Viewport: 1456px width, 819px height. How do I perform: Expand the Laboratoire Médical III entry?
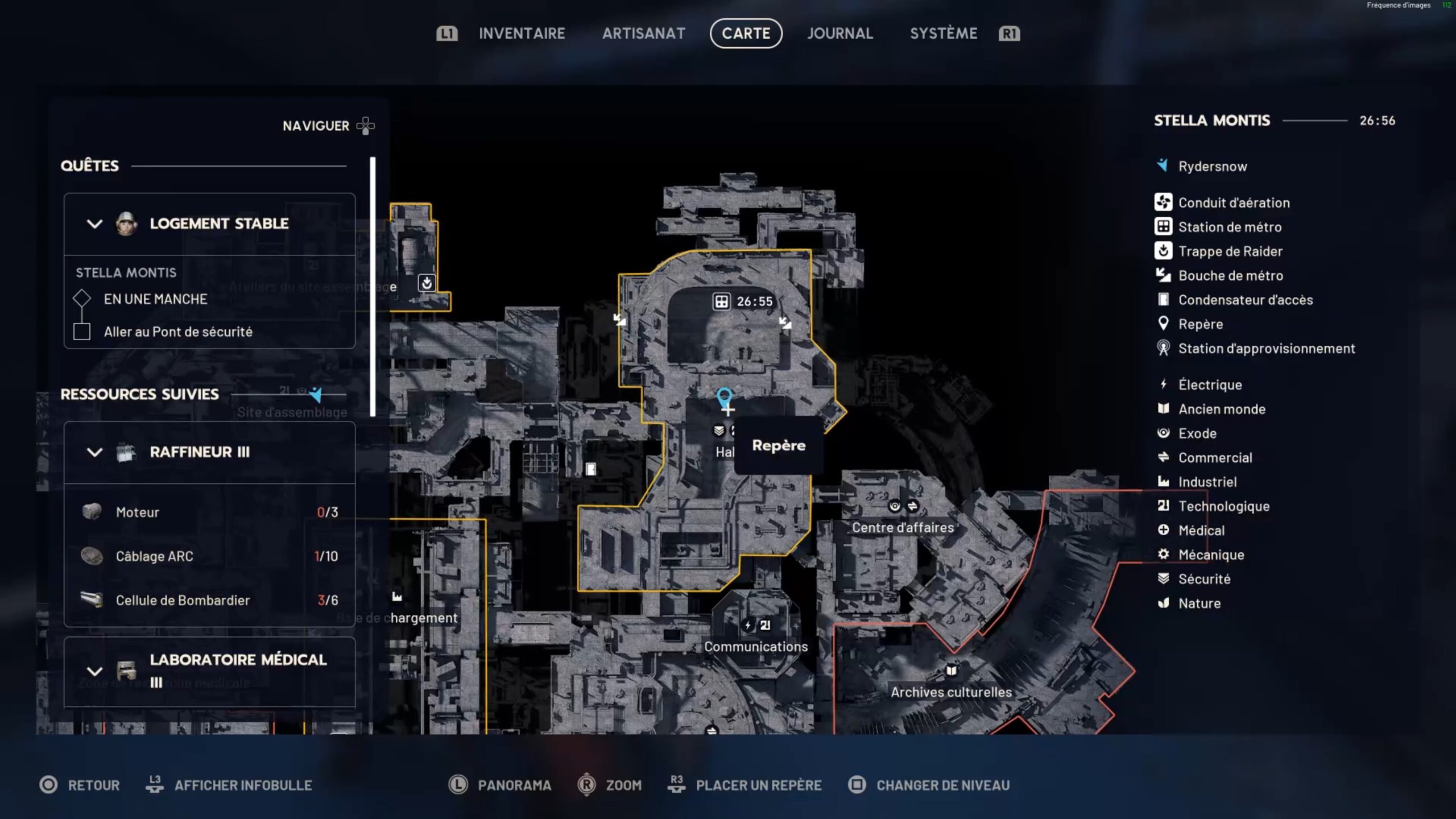coord(94,671)
